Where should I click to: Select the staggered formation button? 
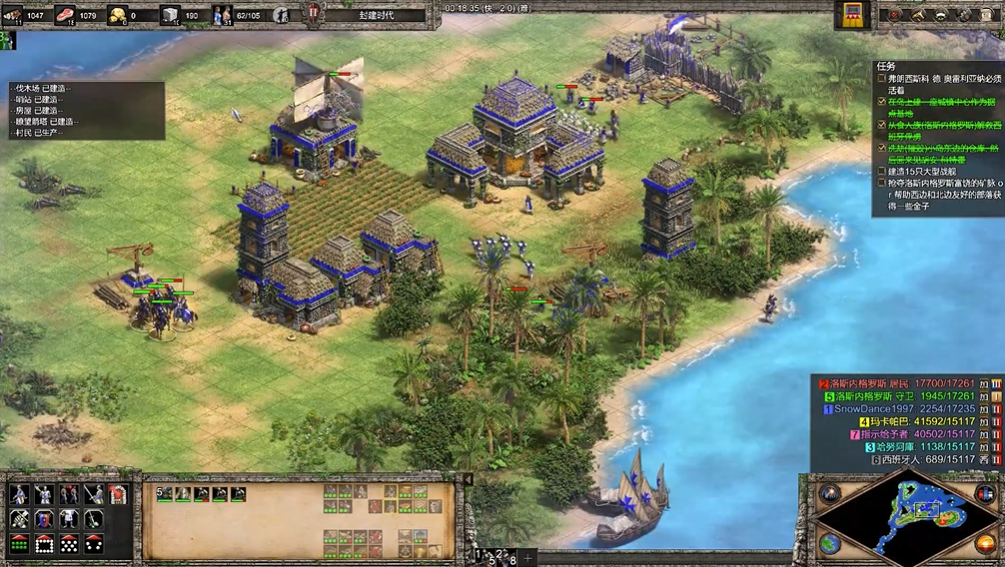(69, 544)
